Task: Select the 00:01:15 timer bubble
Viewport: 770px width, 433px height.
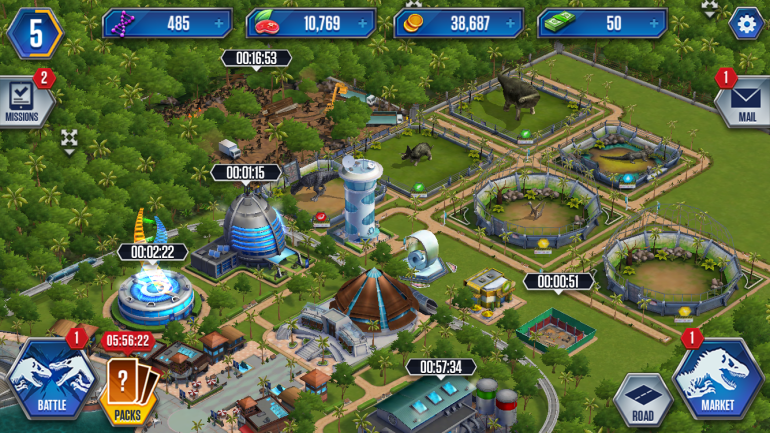Action: point(245,173)
